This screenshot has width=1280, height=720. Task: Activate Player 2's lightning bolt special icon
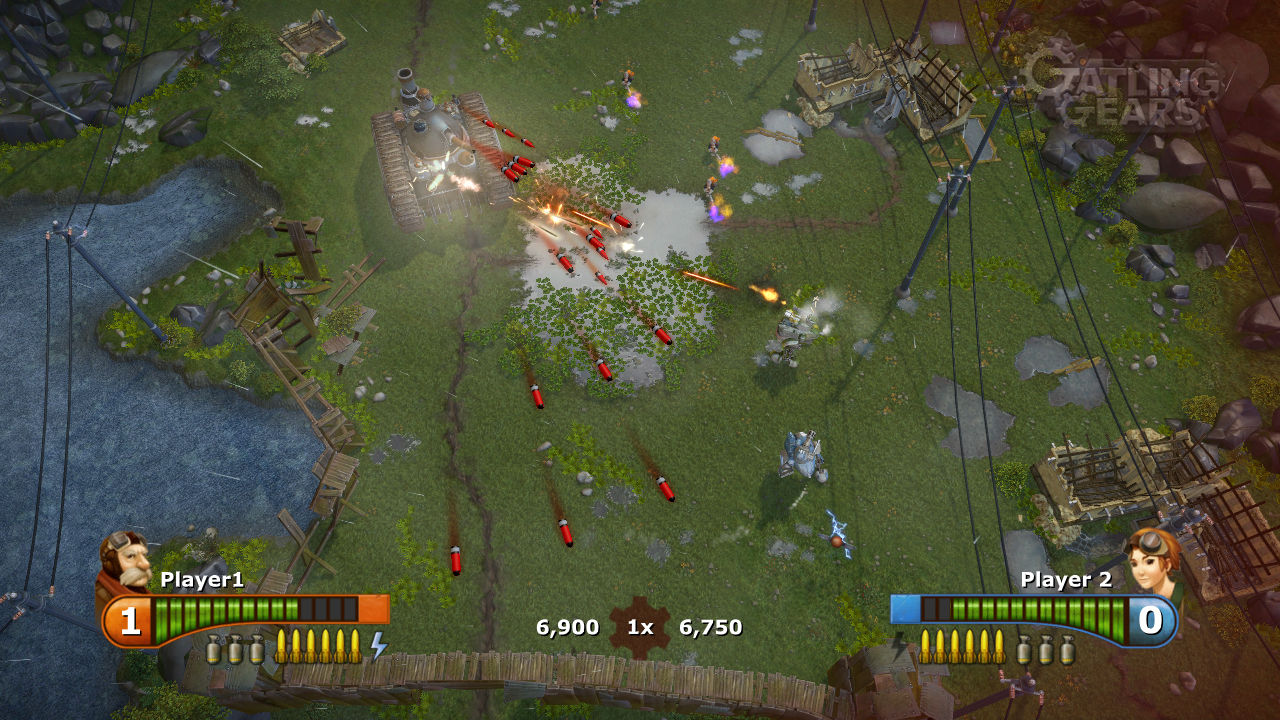900,646
